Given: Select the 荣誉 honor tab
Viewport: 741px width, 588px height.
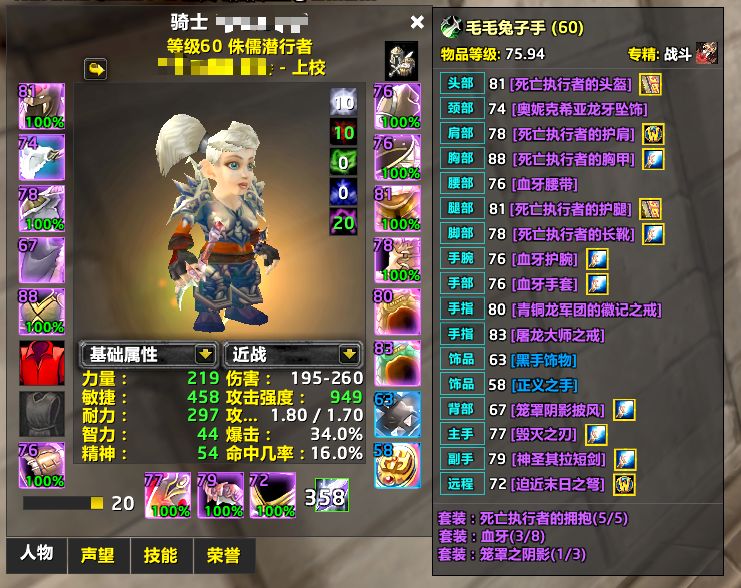Looking at the screenshot, I should pos(223,556).
